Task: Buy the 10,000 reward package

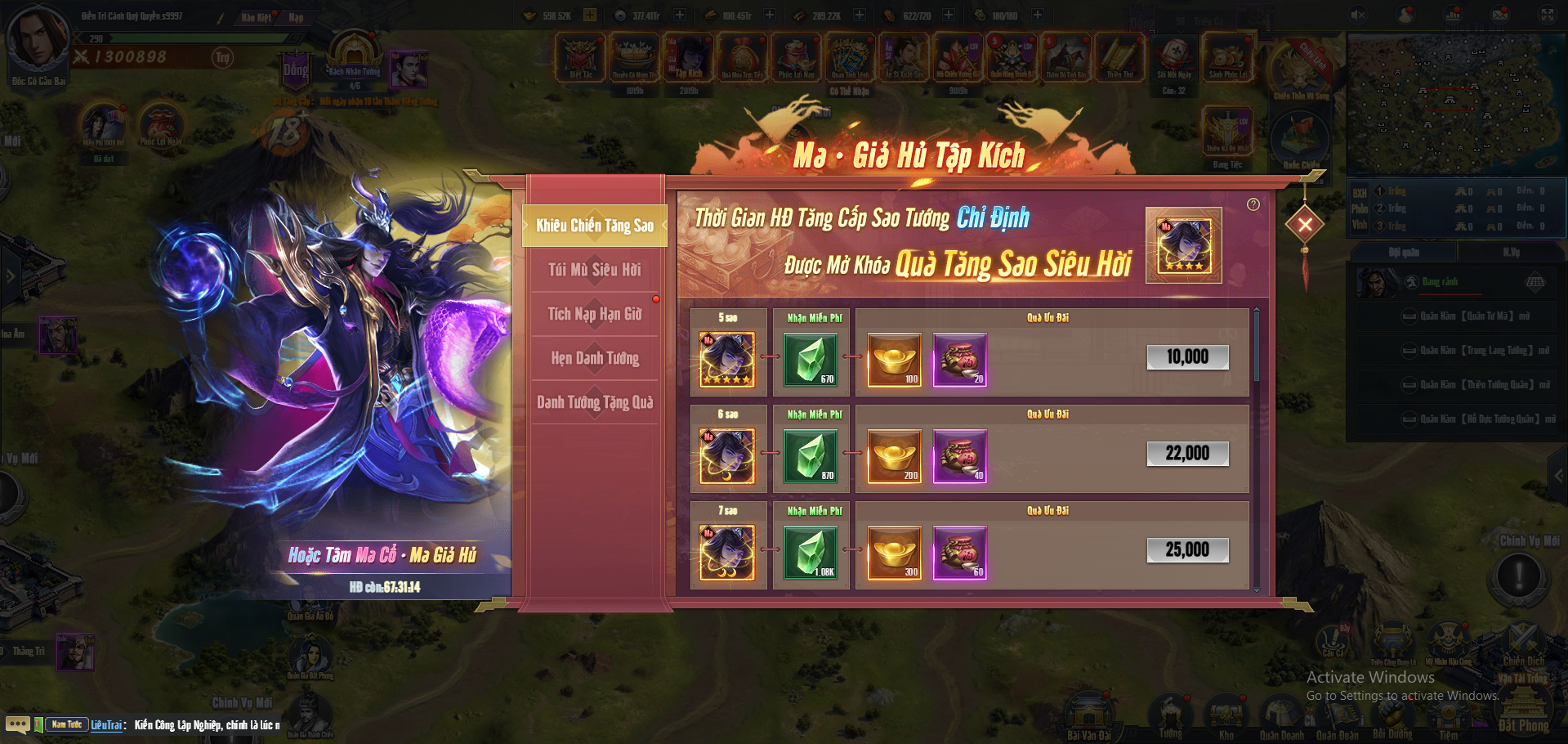Action: pyautogui.click(x=1186, y=356)
